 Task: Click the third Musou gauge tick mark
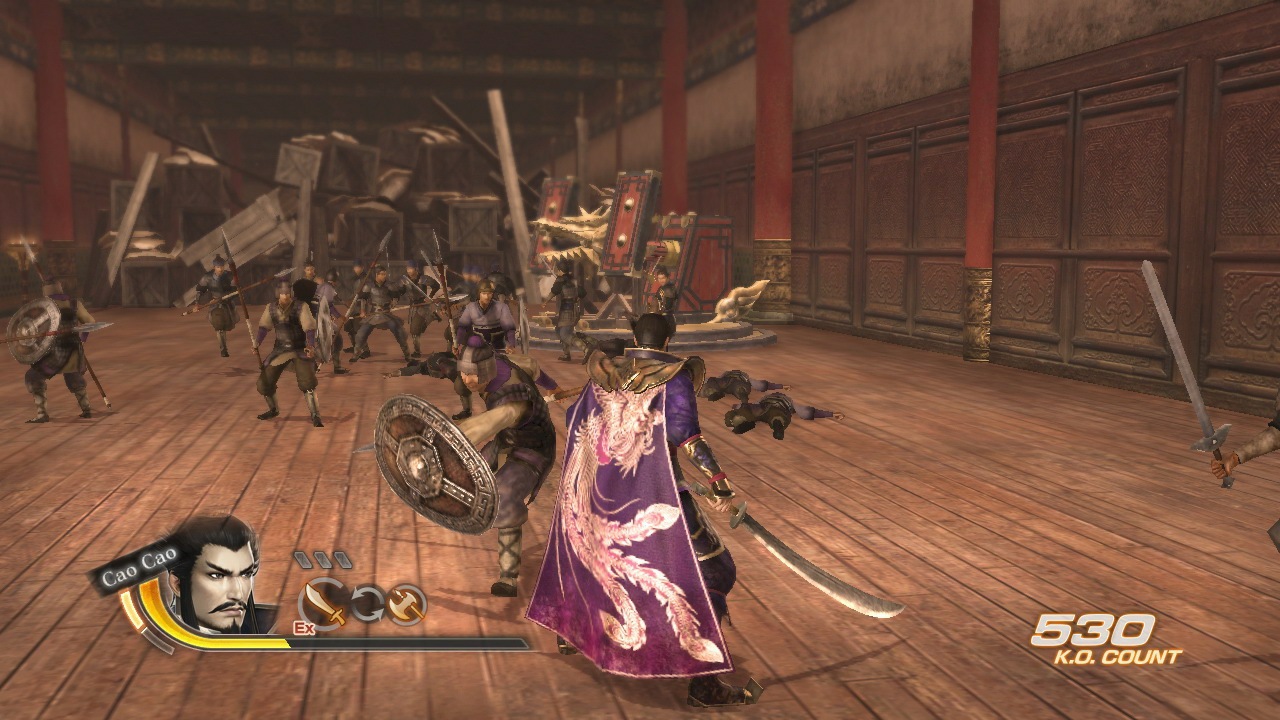341,558
